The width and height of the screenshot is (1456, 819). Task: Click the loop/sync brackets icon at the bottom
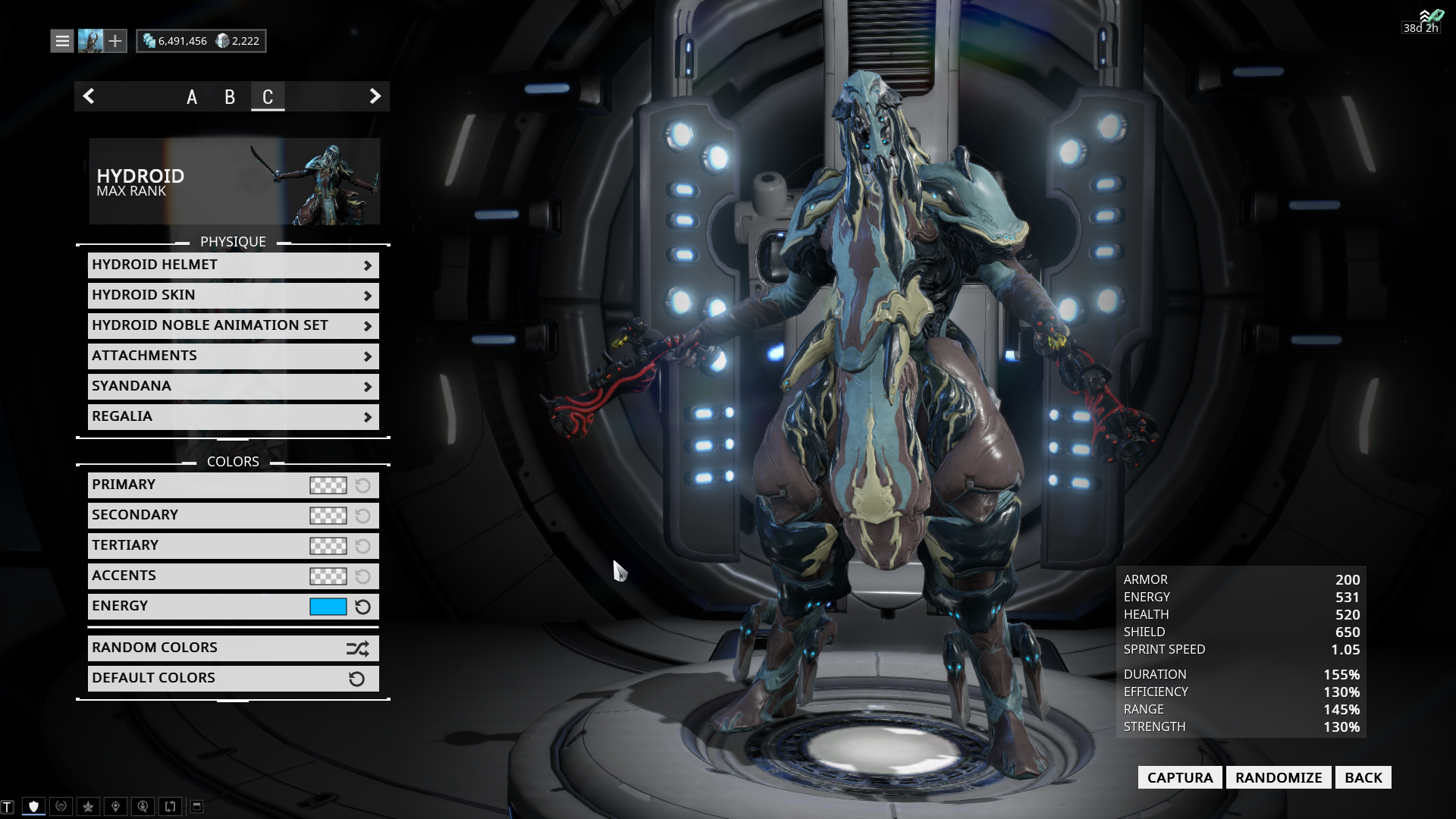(x=170, y=806)
